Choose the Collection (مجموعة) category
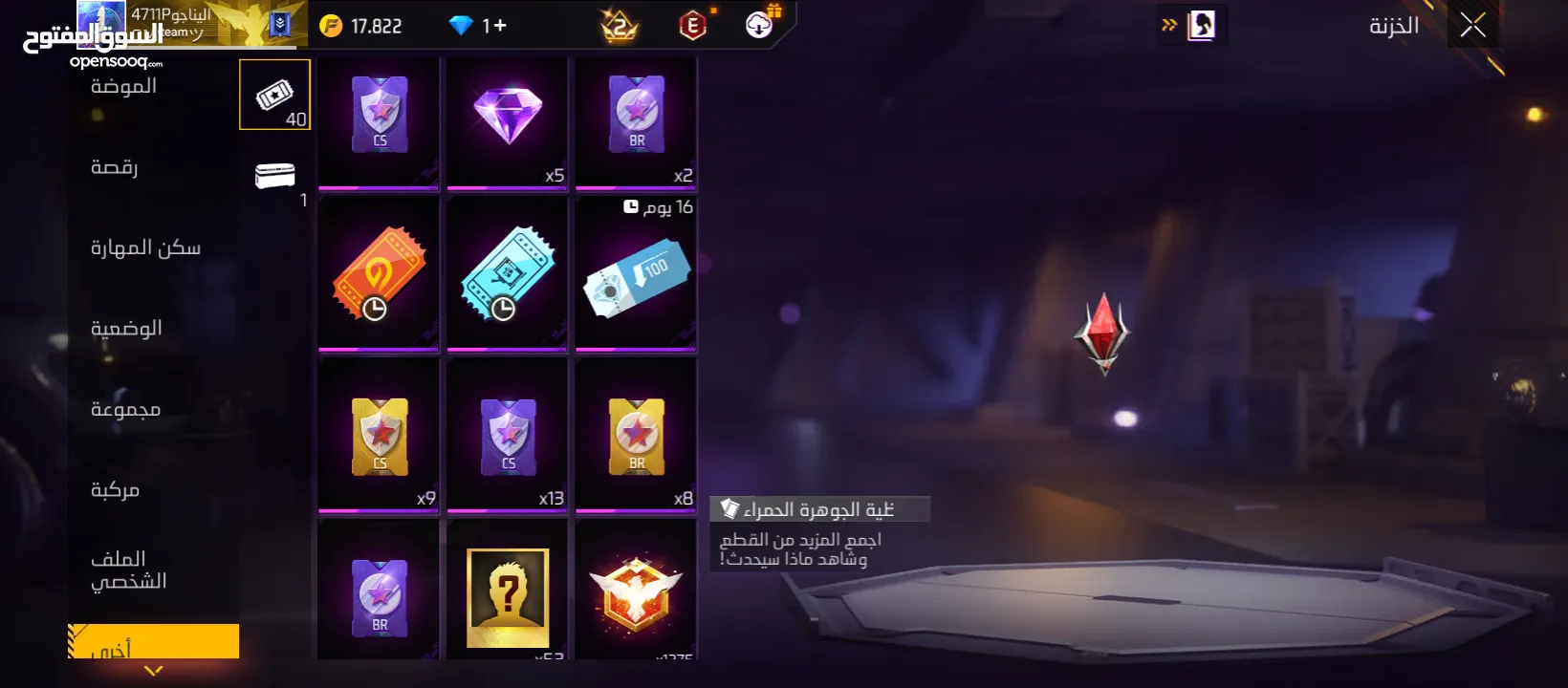This screenshot has height=688, width=1568. [x=125, y=410]
